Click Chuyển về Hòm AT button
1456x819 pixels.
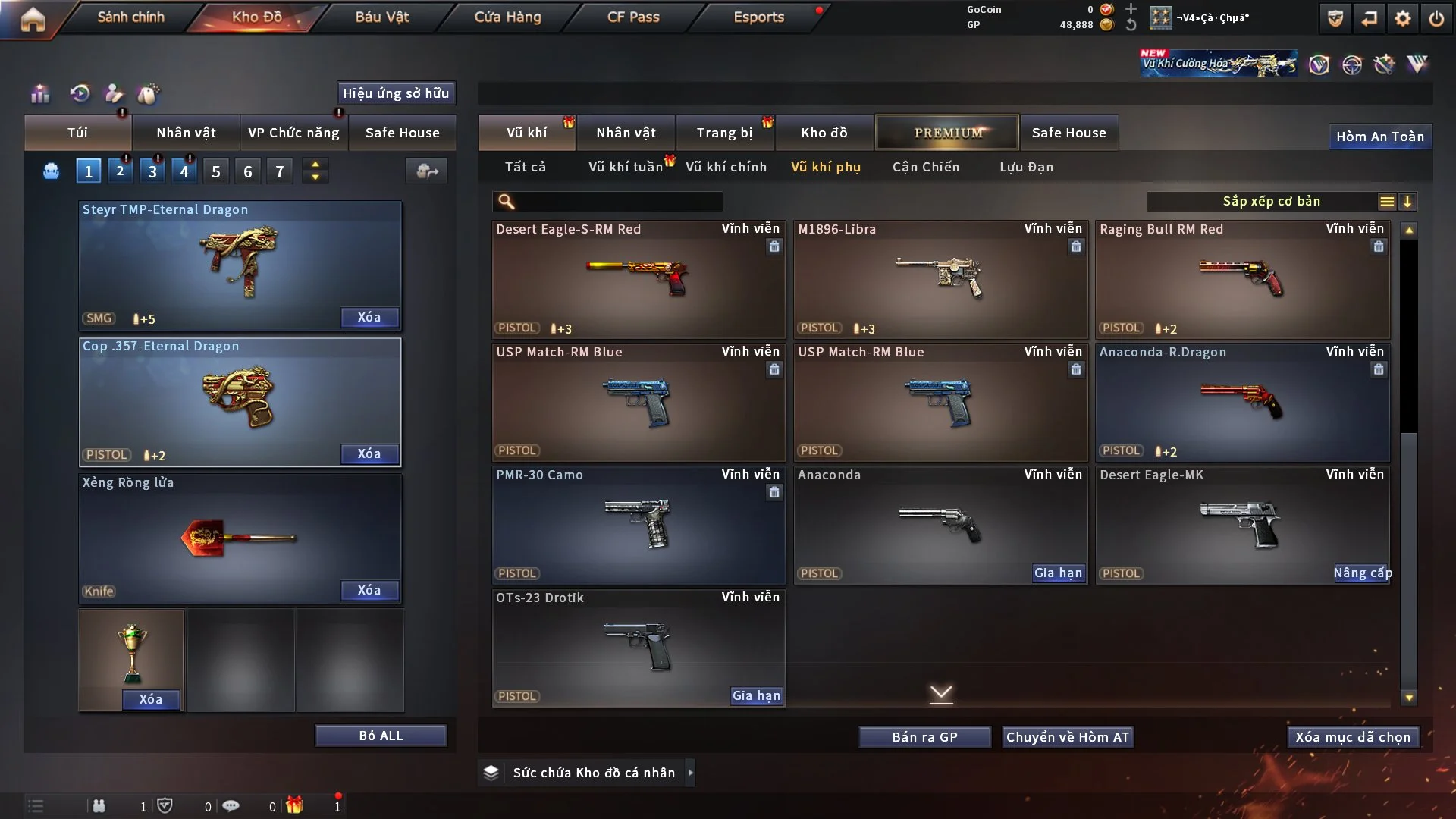[x=1068, y=737]
